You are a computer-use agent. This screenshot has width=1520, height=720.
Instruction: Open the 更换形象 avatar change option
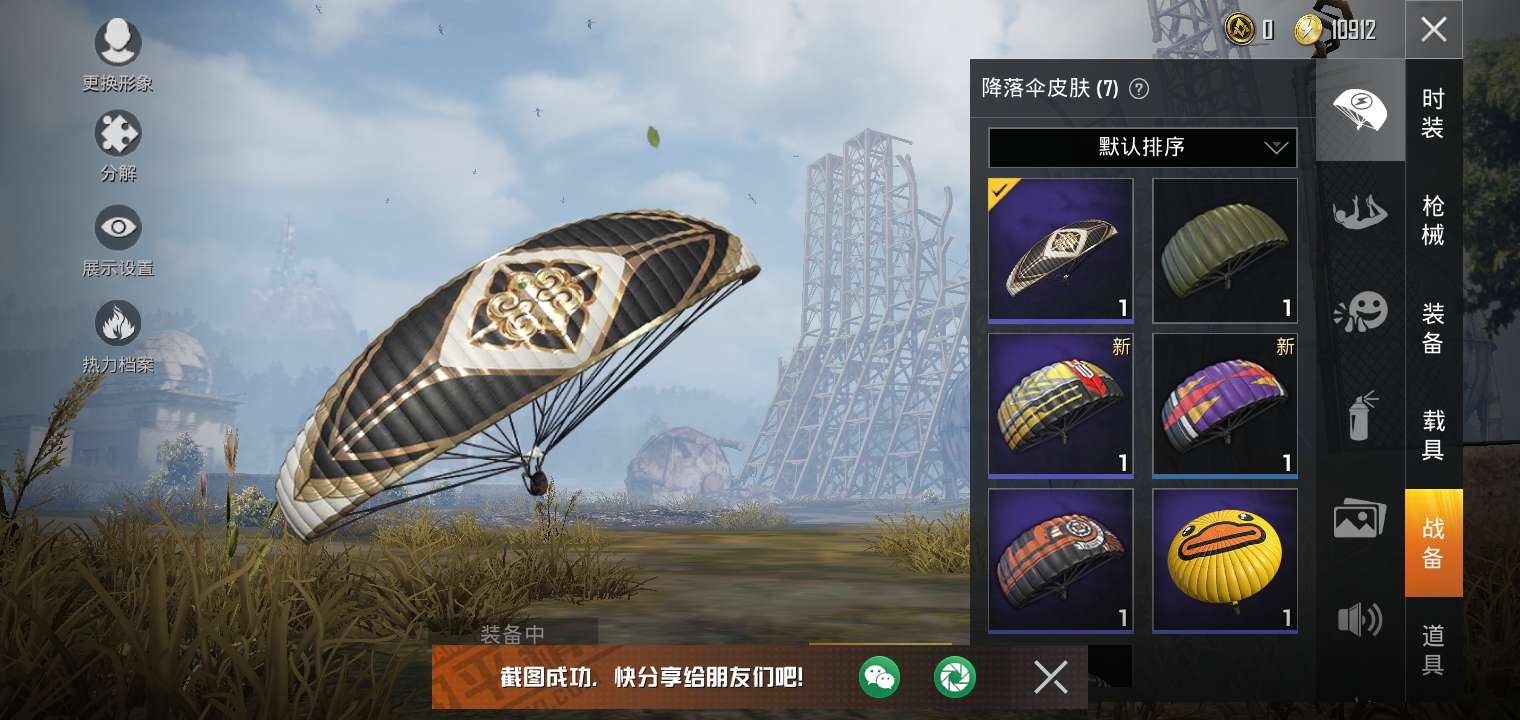click(118, 44)
